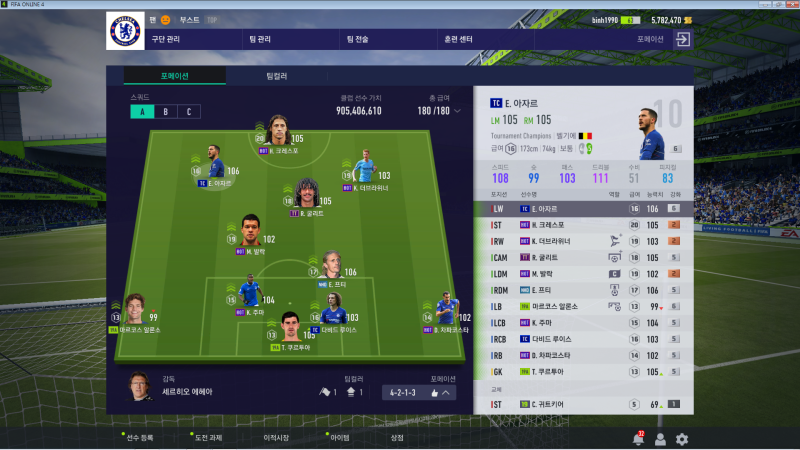Select squad slot B
Viewport: 800px width, 450px height.
pyautogui.click(x=165, y=111)
